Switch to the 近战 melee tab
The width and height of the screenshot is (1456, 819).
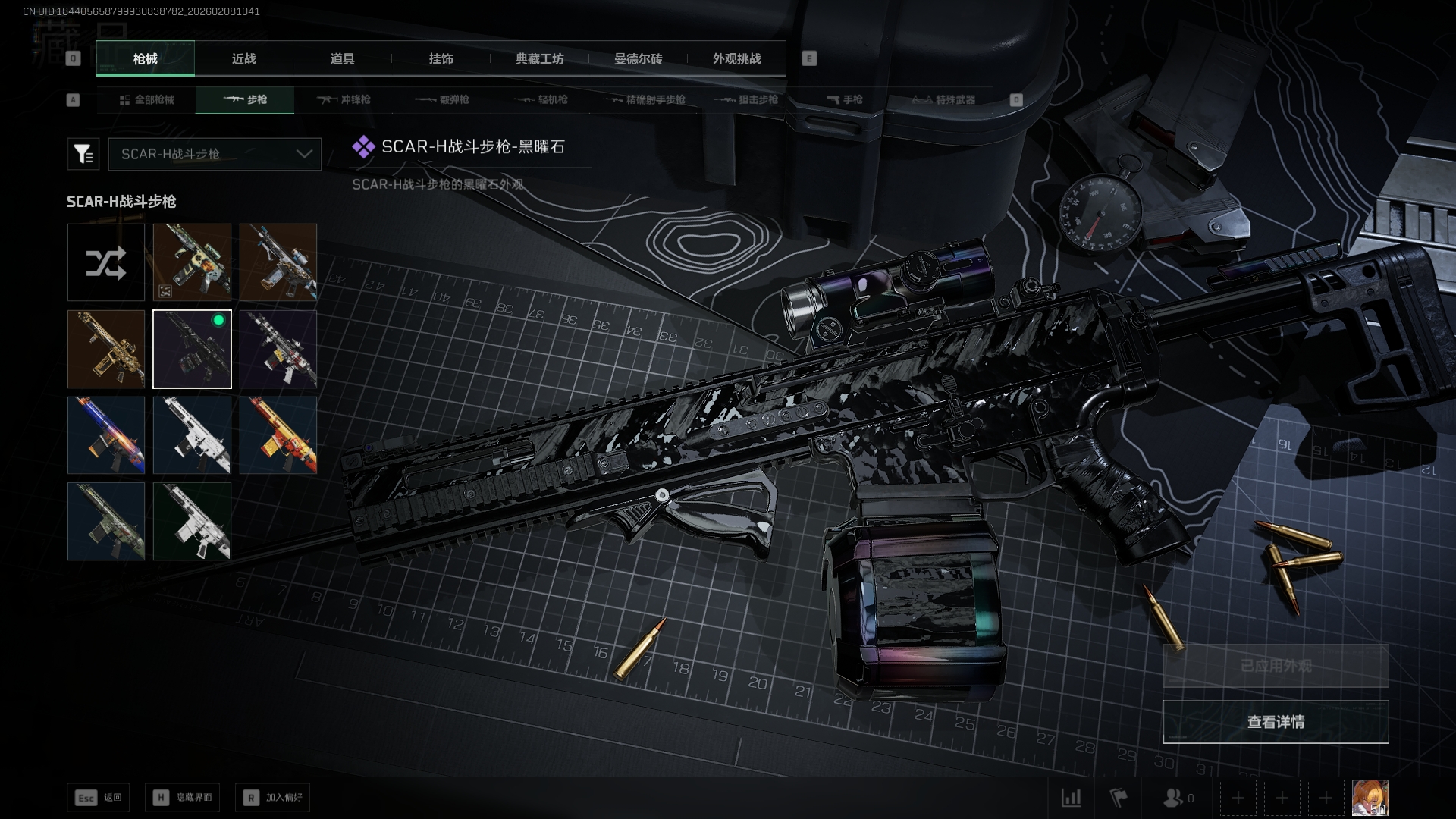coord(243,58)
